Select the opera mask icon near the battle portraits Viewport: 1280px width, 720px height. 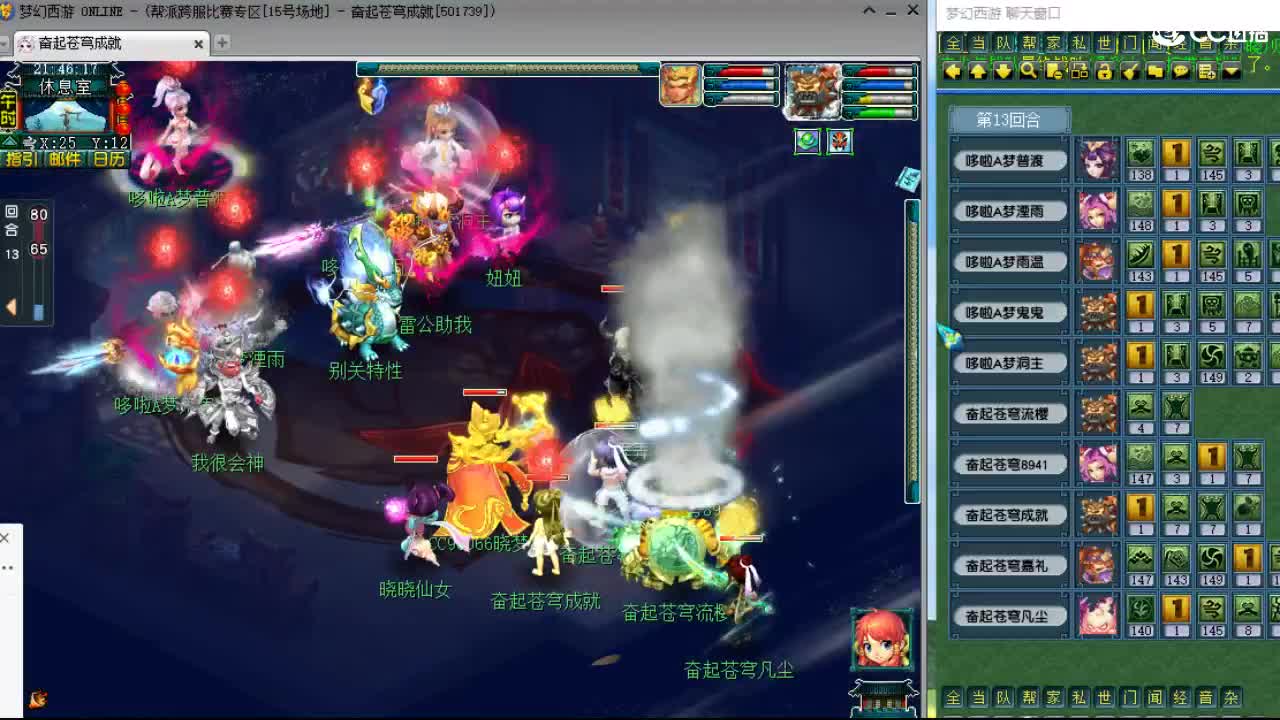(840, 142)
